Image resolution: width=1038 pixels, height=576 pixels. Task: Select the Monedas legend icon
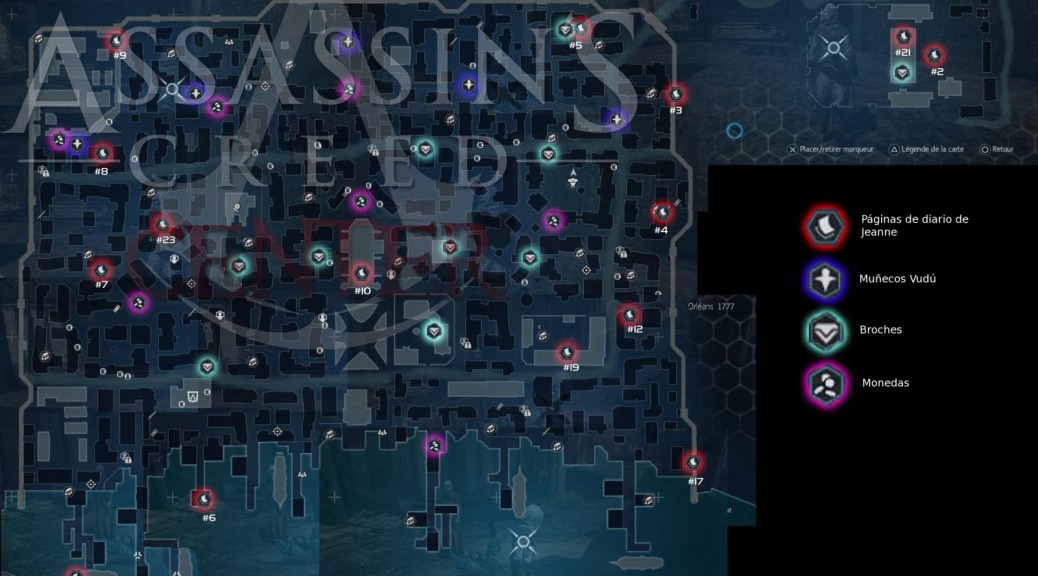825,382
